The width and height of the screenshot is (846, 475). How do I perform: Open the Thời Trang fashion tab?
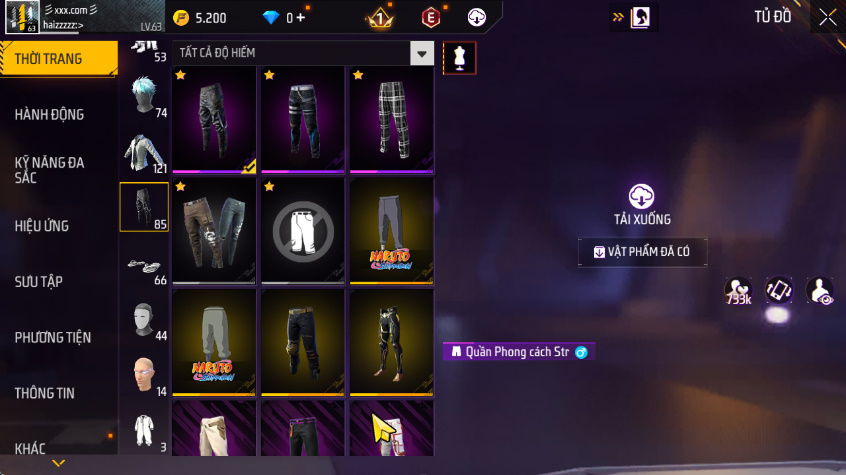point(50,59)
